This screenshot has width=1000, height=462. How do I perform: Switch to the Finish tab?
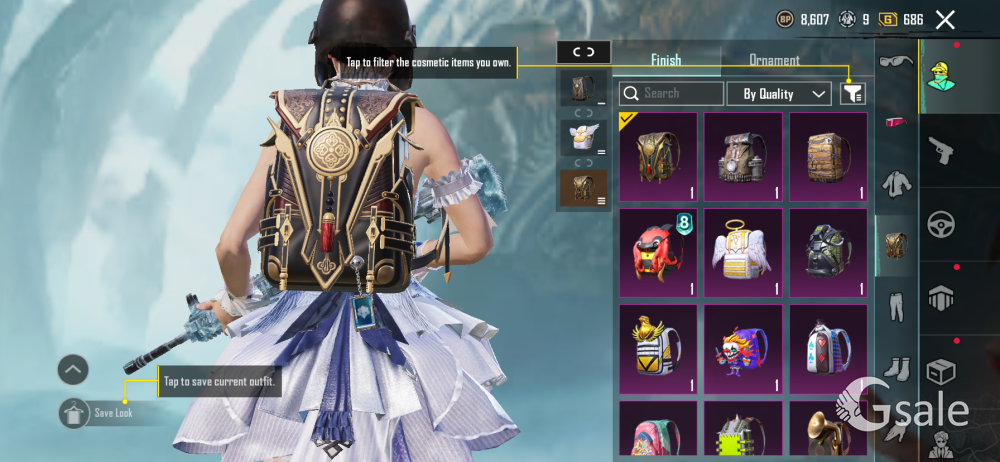point(666,60)
